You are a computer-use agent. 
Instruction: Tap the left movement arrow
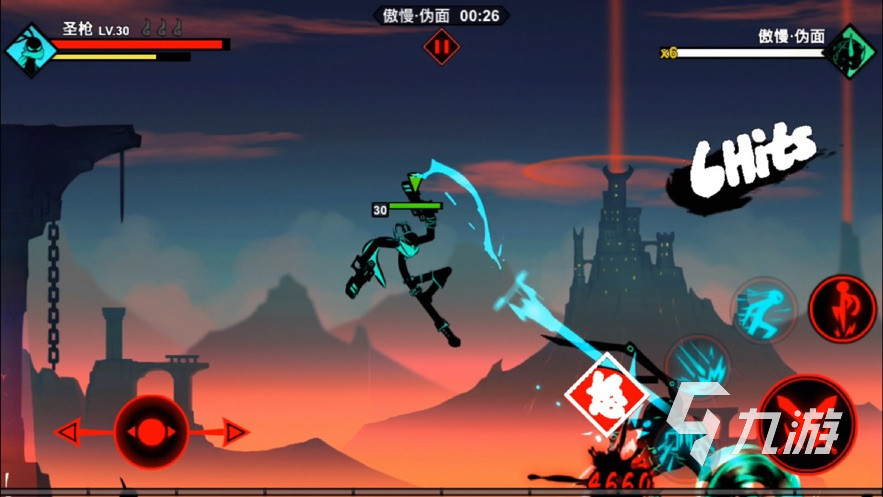[x=70, y=432]
